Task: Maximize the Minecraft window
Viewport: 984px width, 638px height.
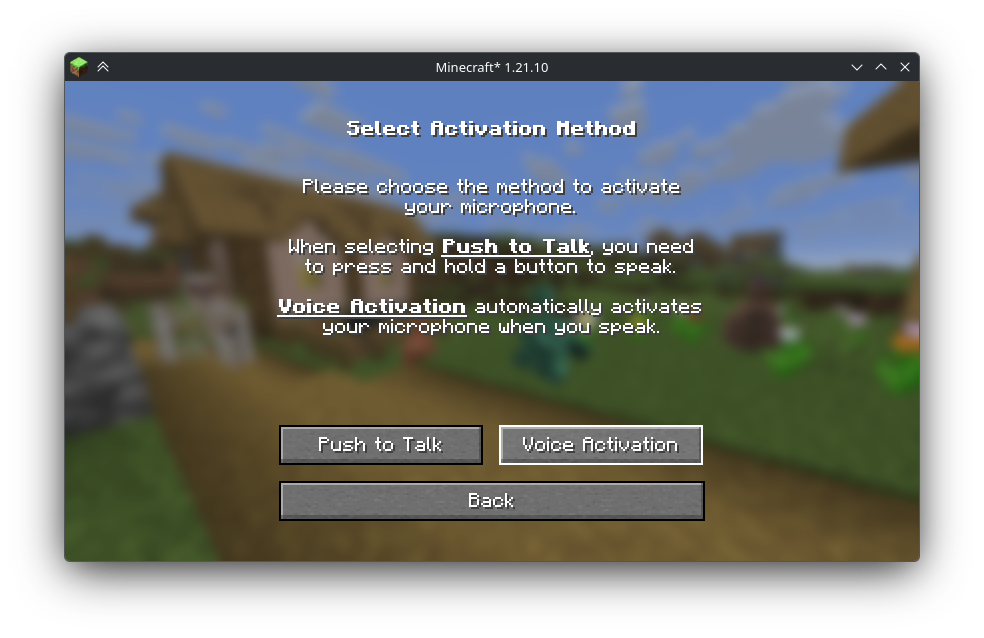Action: pos(881,67)
